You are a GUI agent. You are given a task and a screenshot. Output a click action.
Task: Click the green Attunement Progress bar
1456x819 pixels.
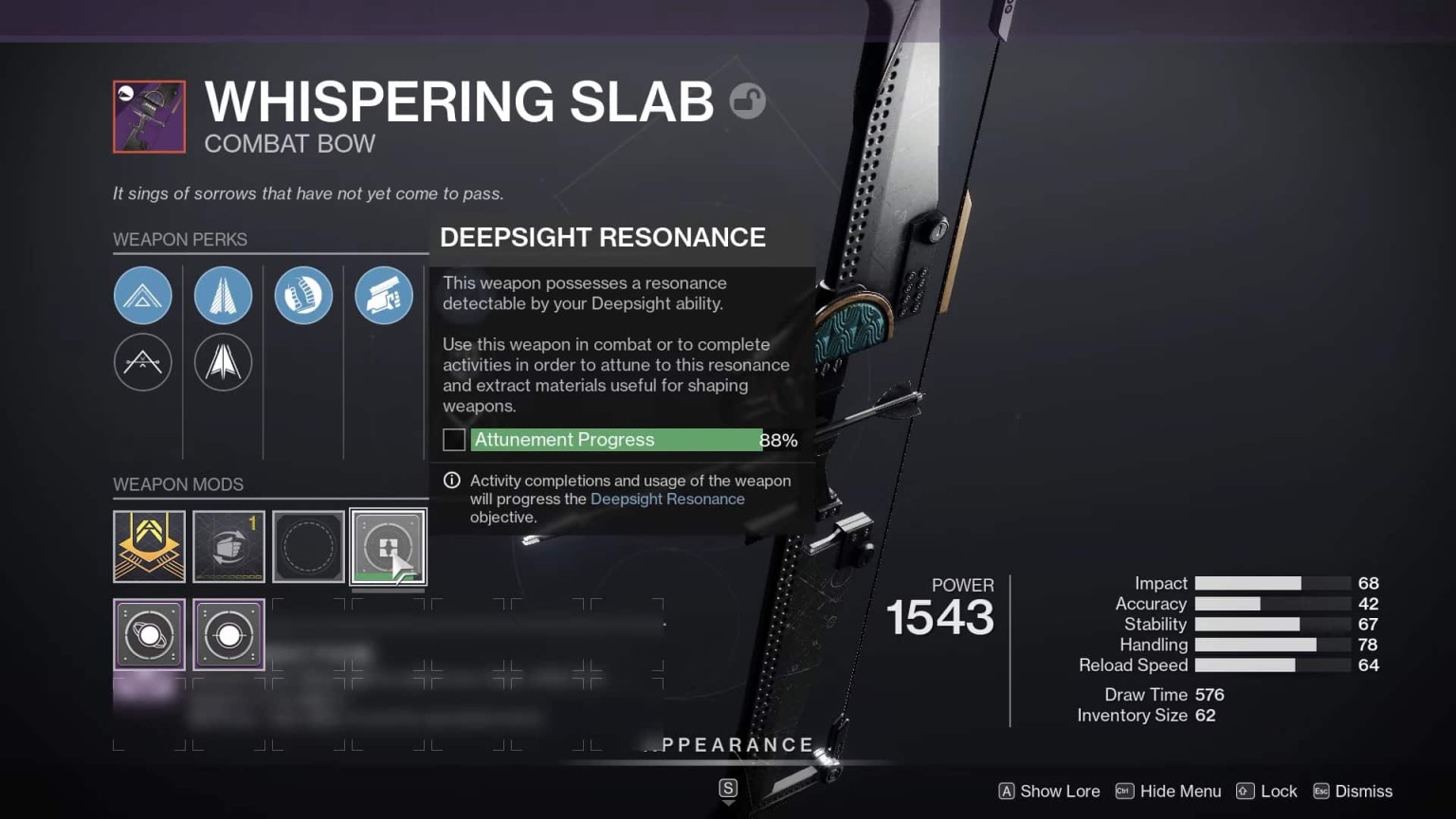click(x=616, y=439)
